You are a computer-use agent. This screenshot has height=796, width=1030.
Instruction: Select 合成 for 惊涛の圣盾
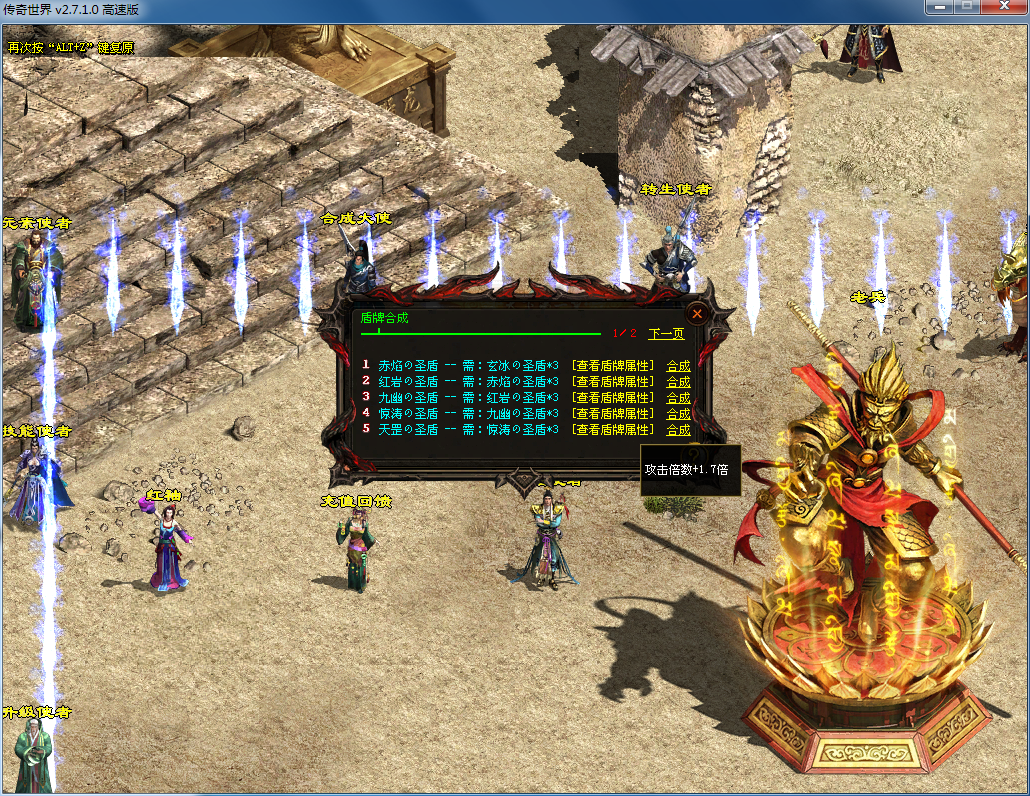[678, 414]
